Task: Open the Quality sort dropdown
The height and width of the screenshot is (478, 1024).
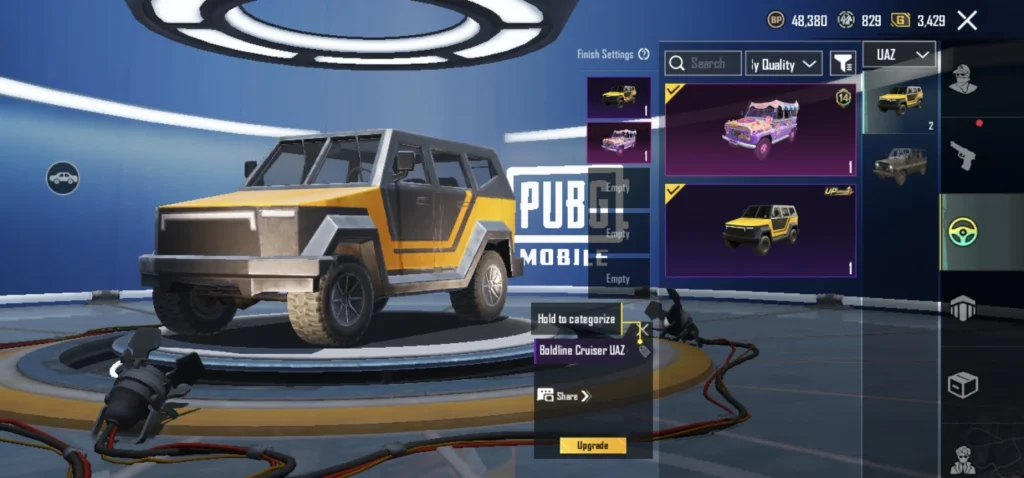Action: 785,64
